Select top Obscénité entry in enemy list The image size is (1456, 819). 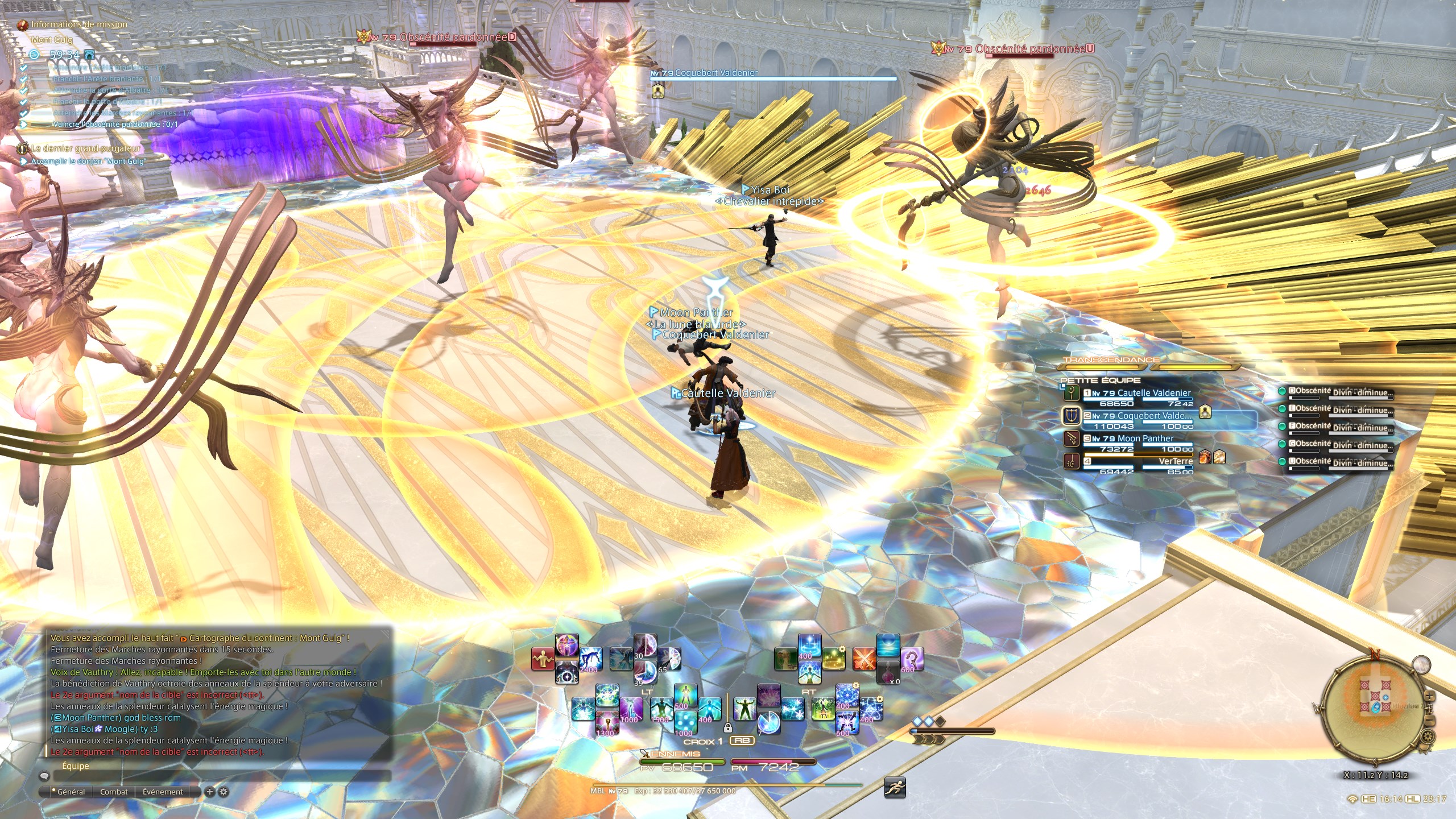click(x=1337, y=392)
